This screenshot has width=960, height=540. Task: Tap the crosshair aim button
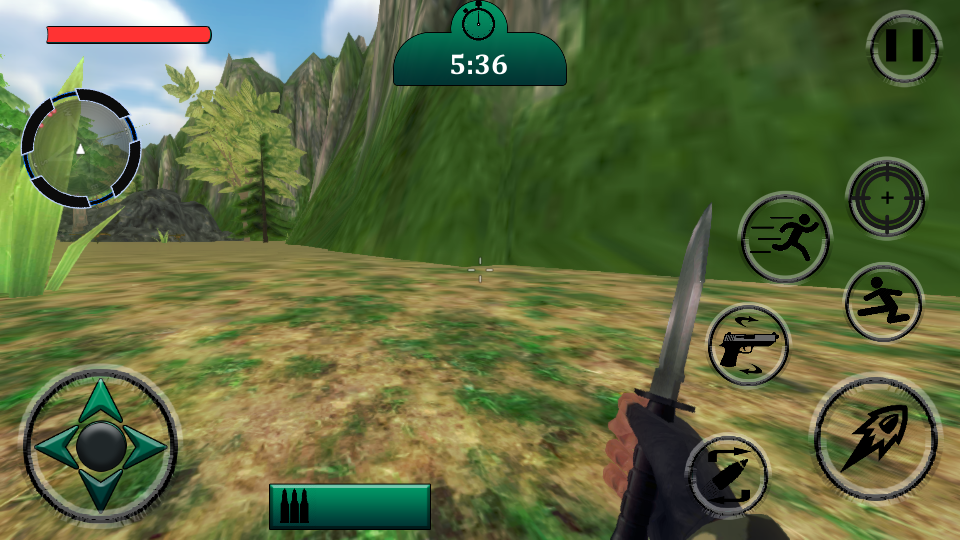pos(886,198)
